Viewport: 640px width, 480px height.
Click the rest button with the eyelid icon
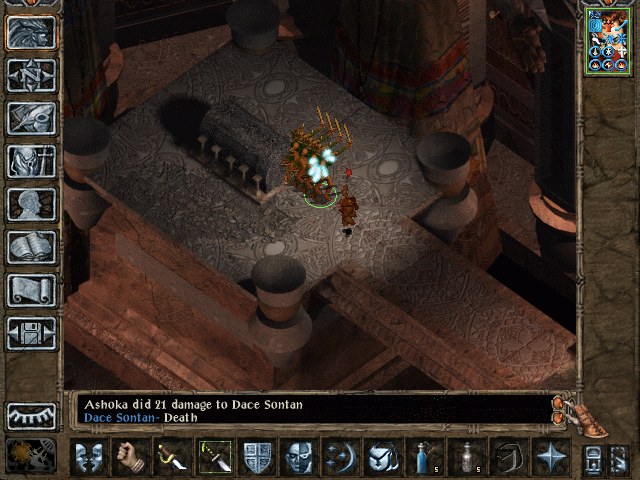pos(31,415)
